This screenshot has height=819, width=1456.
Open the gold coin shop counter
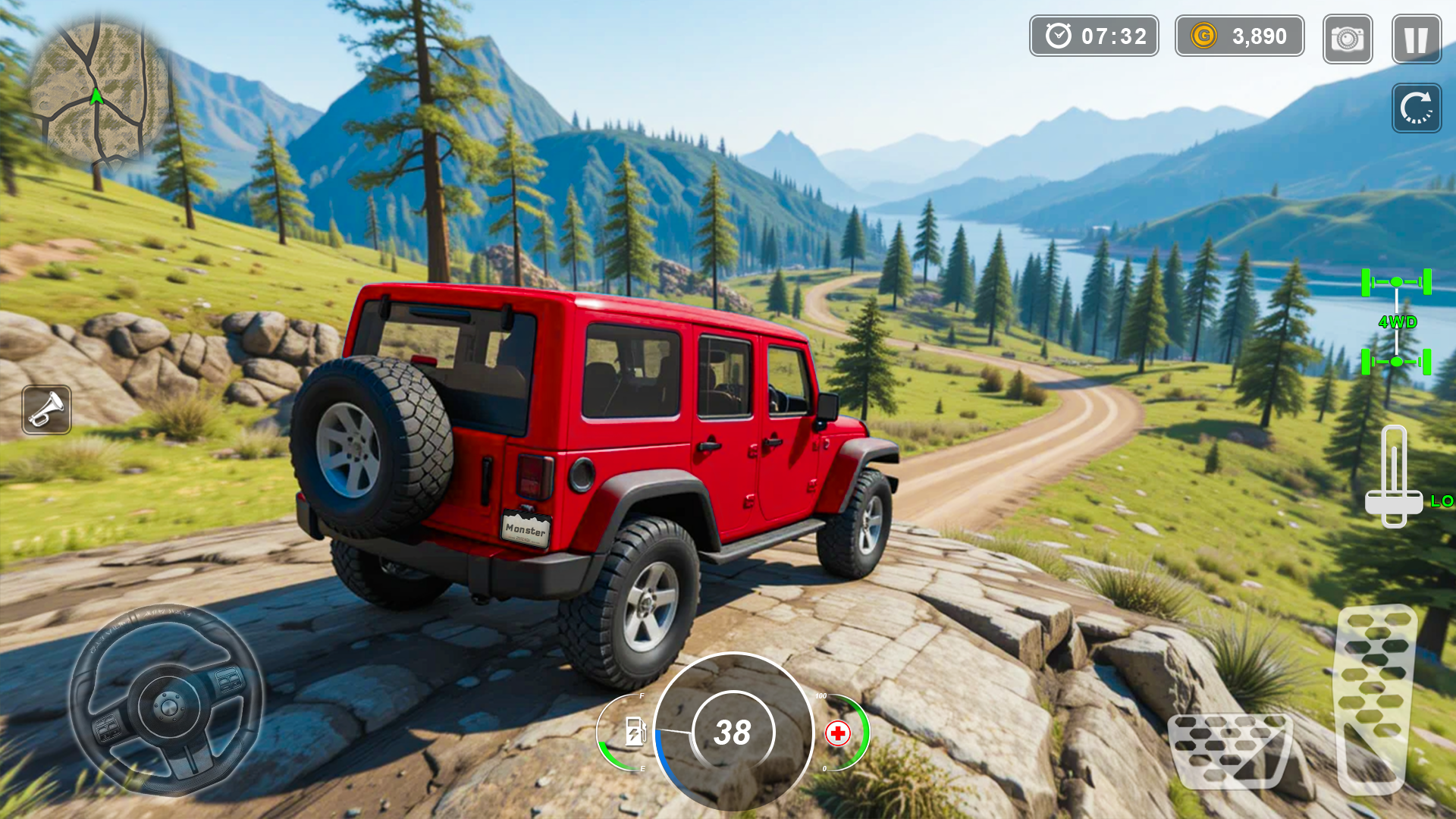[1239, 36]
